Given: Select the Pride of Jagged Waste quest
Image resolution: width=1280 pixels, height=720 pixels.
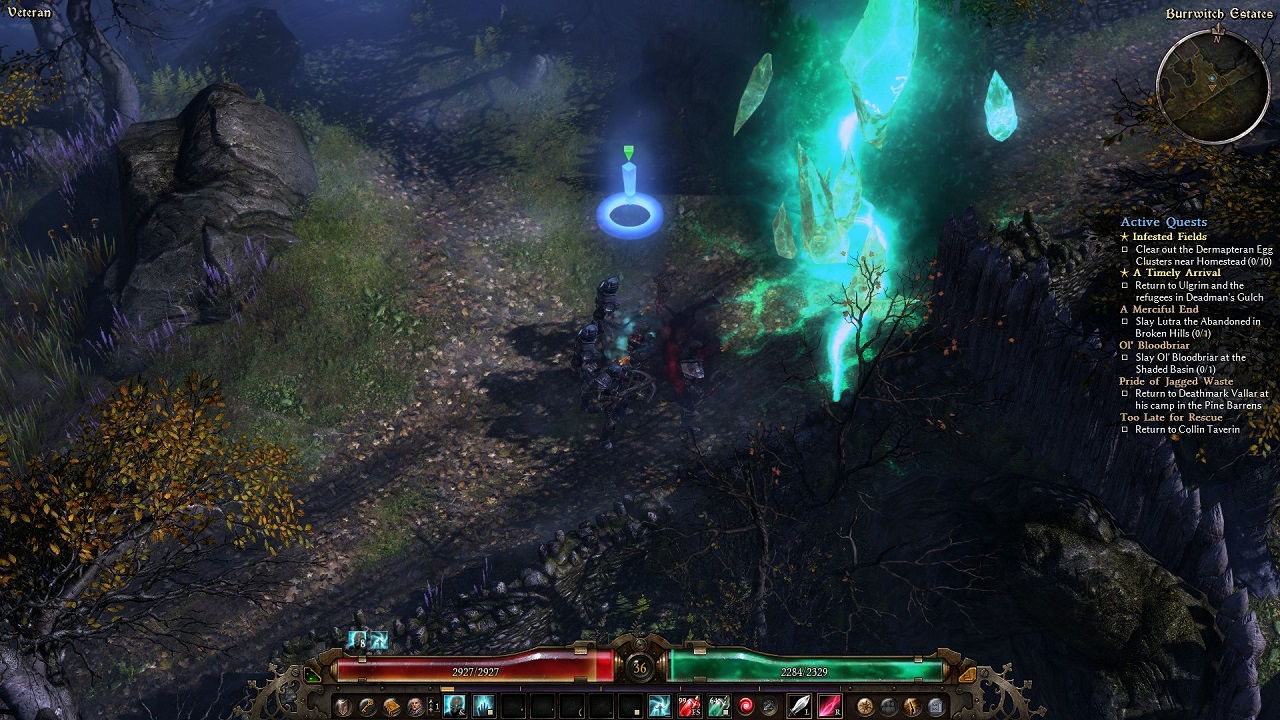Looking at the screenshot, I should 1175,381.
